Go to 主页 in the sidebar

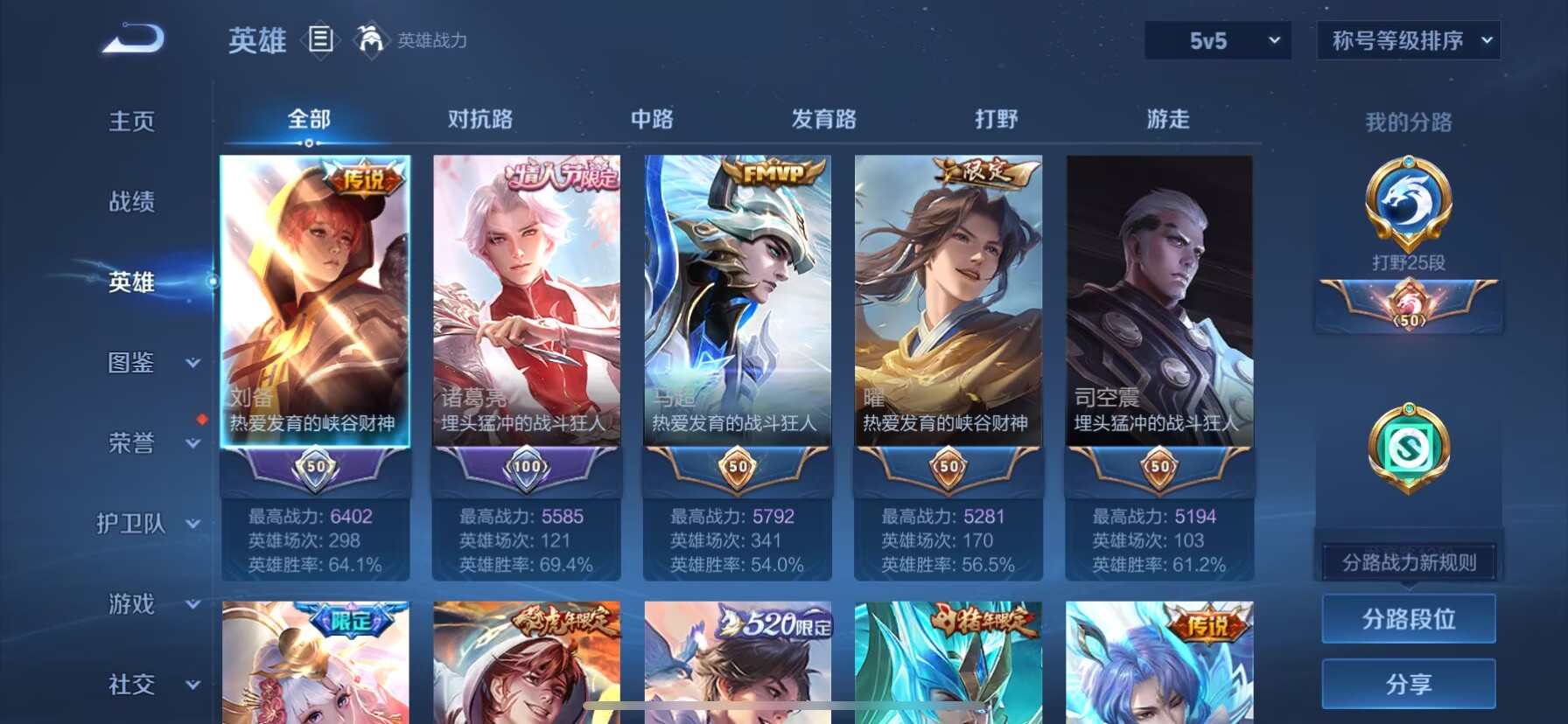133,122
